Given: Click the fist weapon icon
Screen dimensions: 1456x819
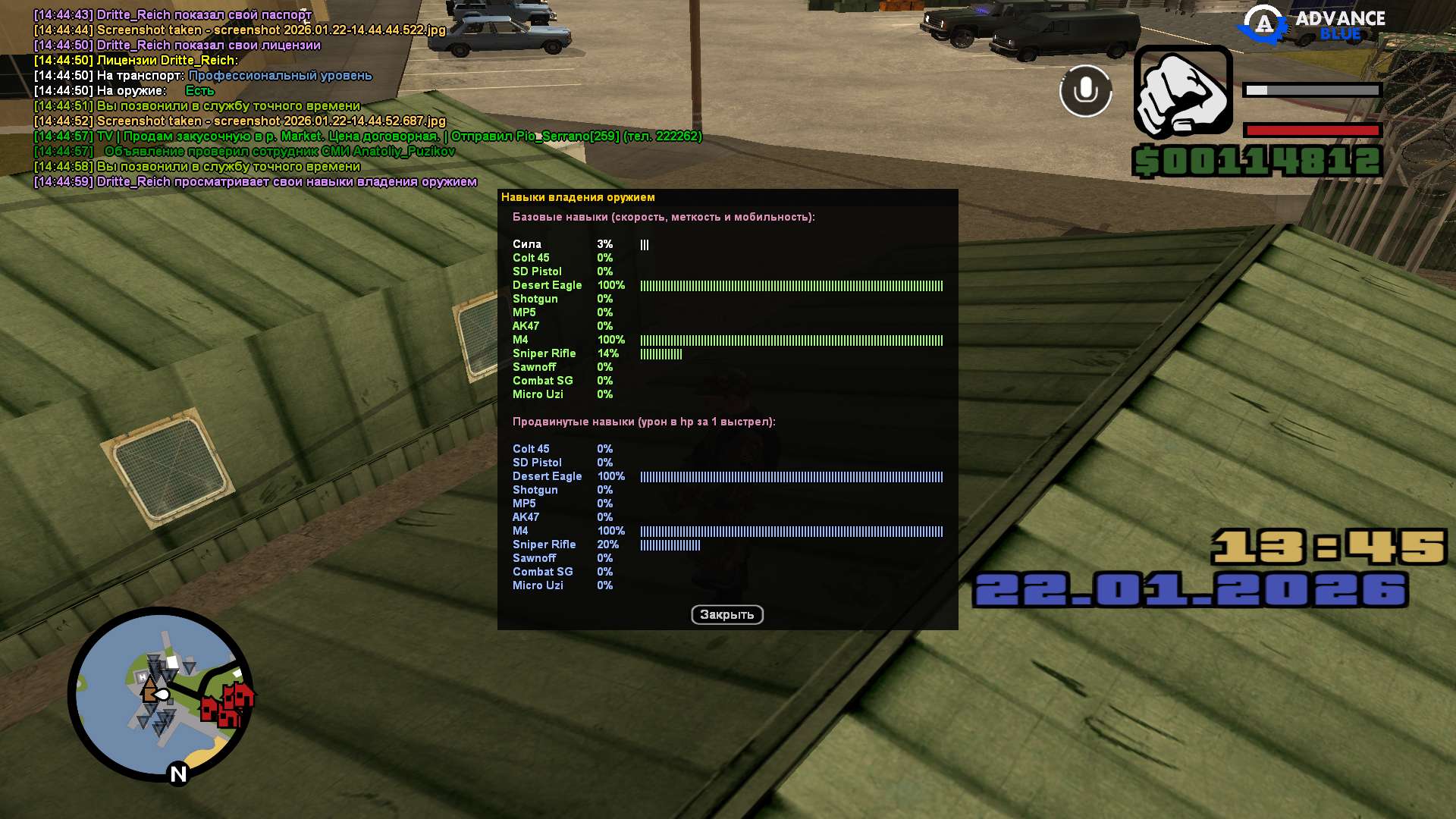Looking at the screenshot, I should pos(1183,93).
